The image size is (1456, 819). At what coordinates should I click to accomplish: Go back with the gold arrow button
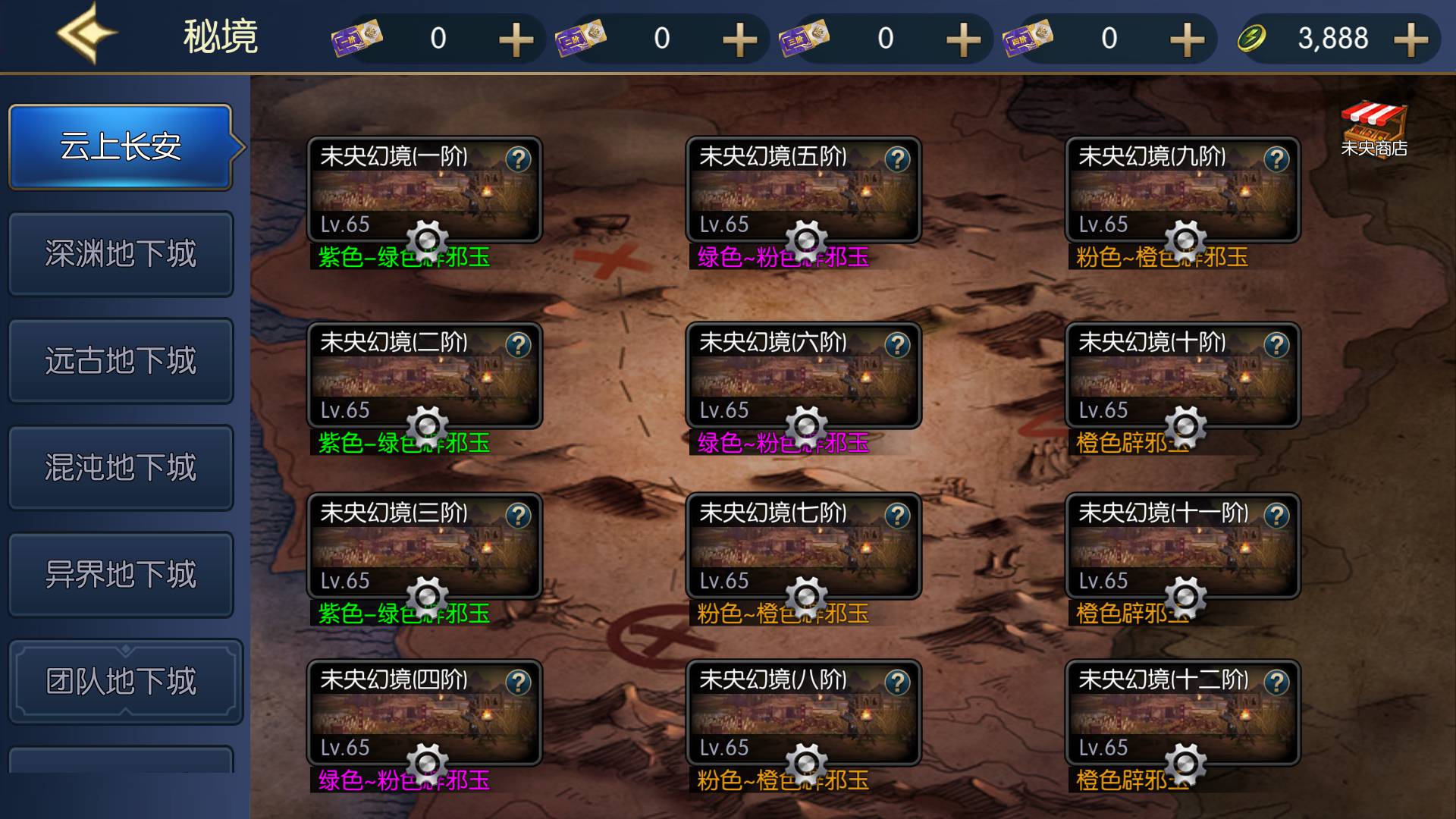(86, 34)
